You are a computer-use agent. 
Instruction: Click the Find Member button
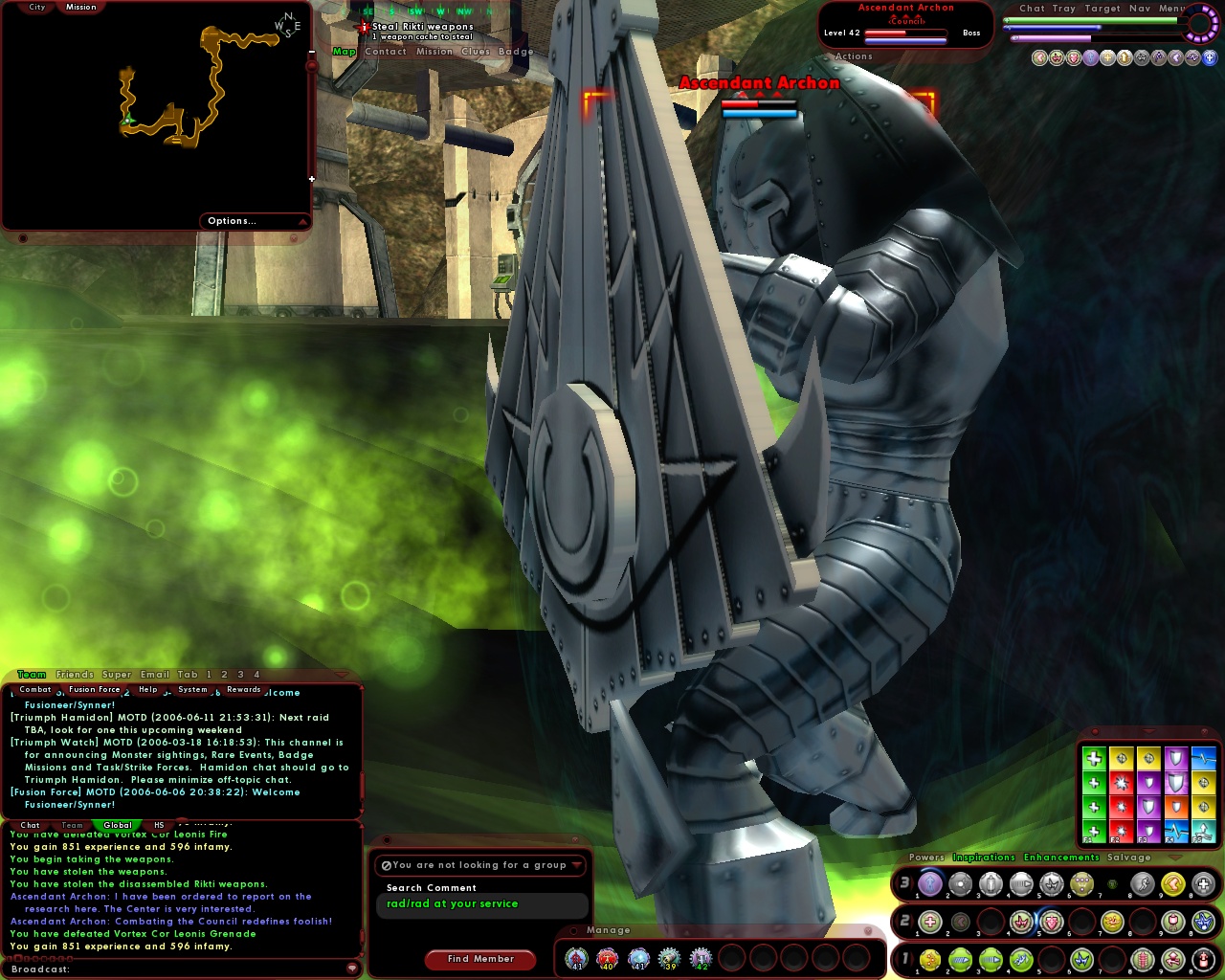tap(480, 959)
